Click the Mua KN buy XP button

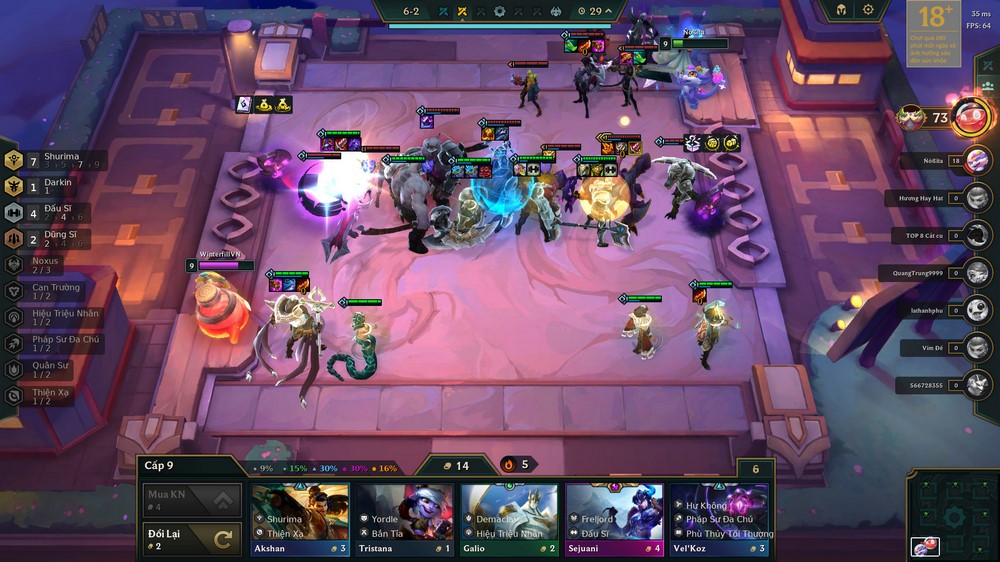[x=192, y=498]
